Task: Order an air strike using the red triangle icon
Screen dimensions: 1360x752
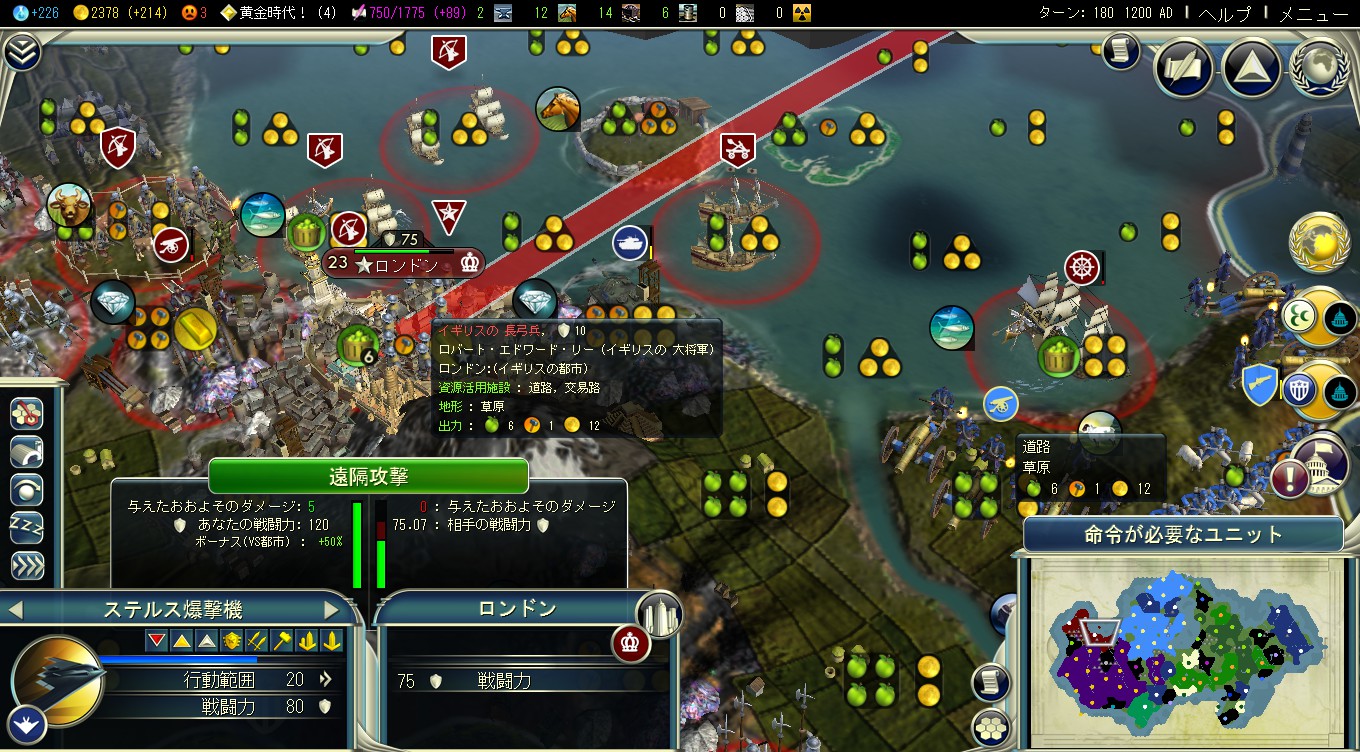Action: pyautogui.click(x=156, y=640)
